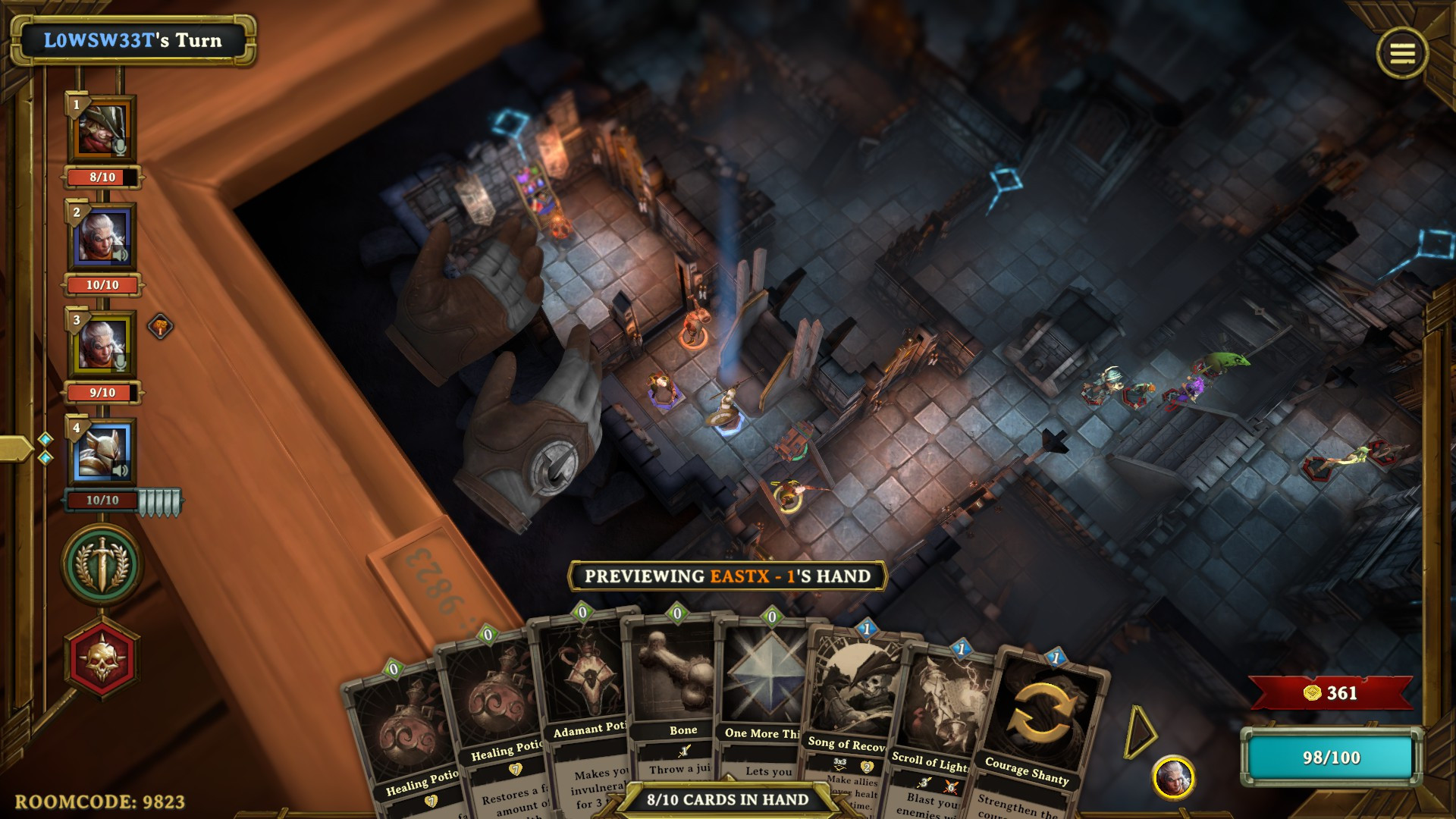
Task: Click the gold arrow beside the card hand
Action: pos(1139,732)
